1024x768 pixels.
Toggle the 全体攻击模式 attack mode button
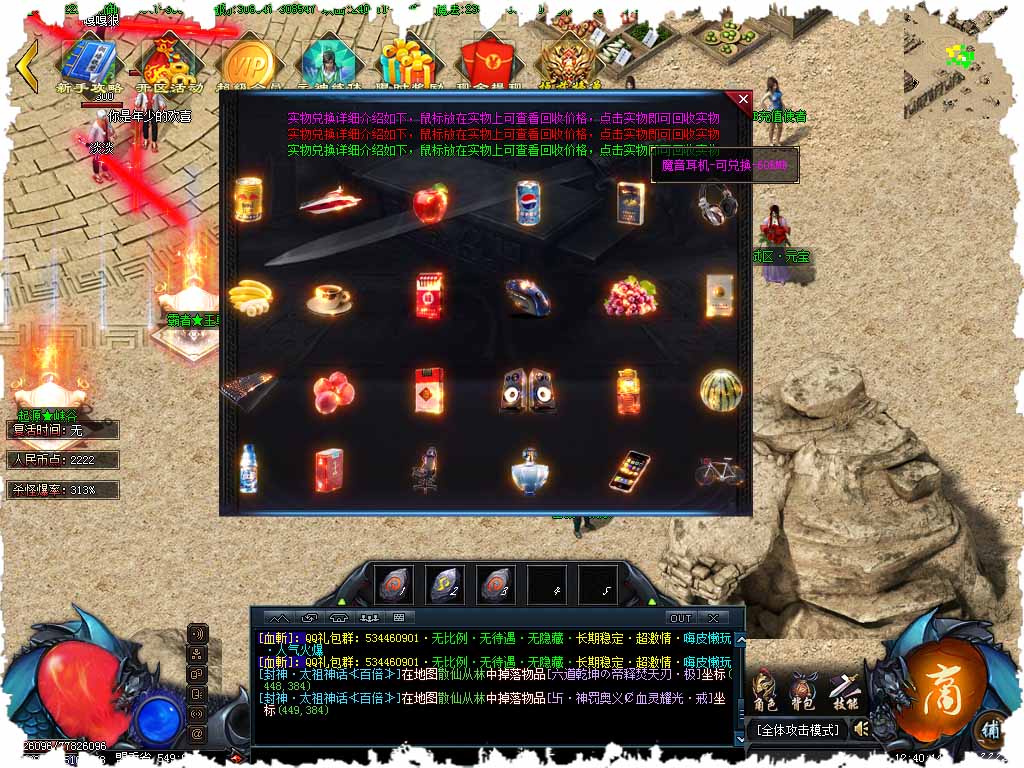tap(797, 730)
